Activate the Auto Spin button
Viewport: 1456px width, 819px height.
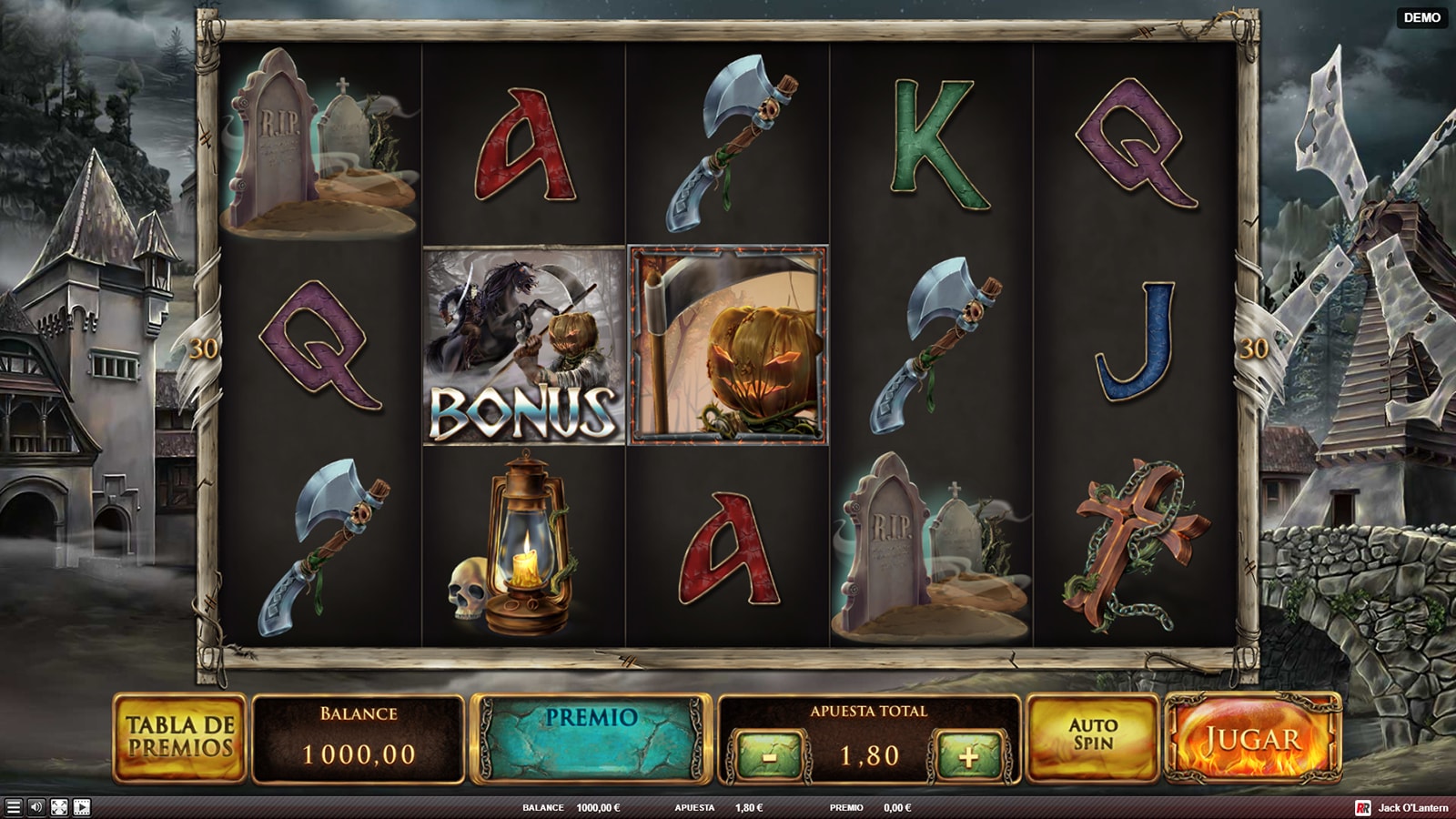pyautogui.click(x=1092, y=736)
